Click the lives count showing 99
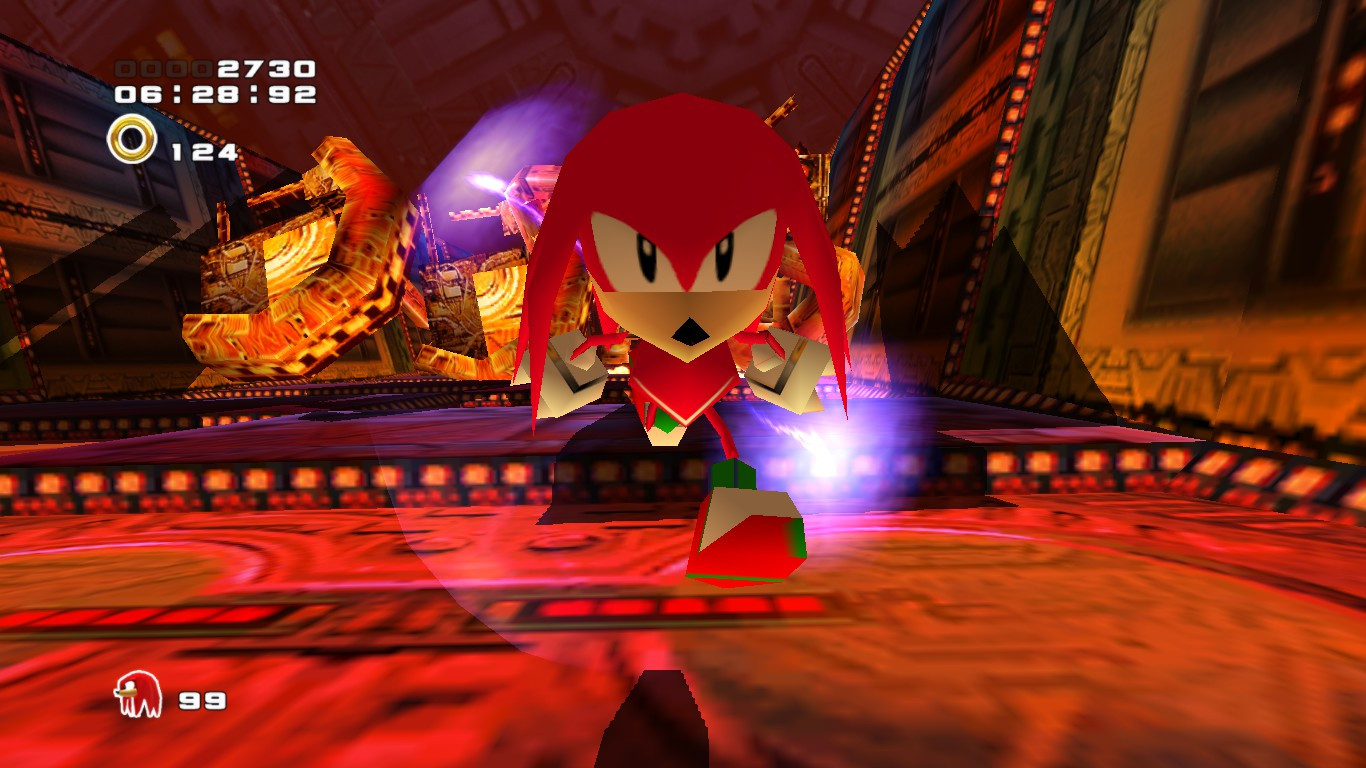 [x=201, y=701]
